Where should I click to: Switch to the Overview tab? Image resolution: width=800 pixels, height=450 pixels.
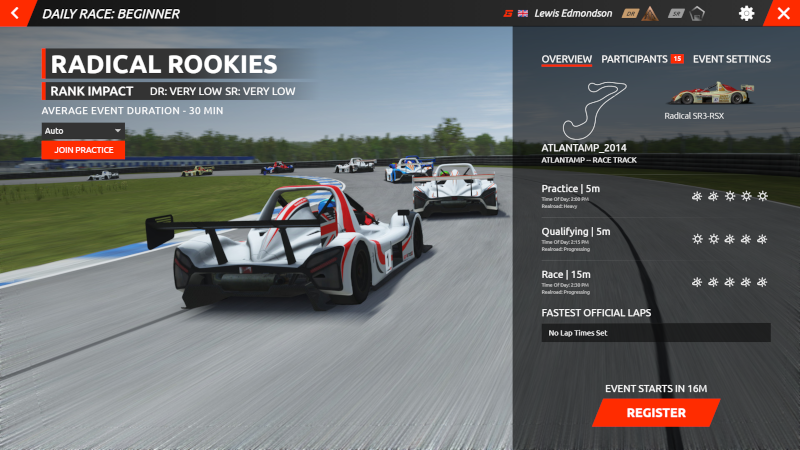566,59
